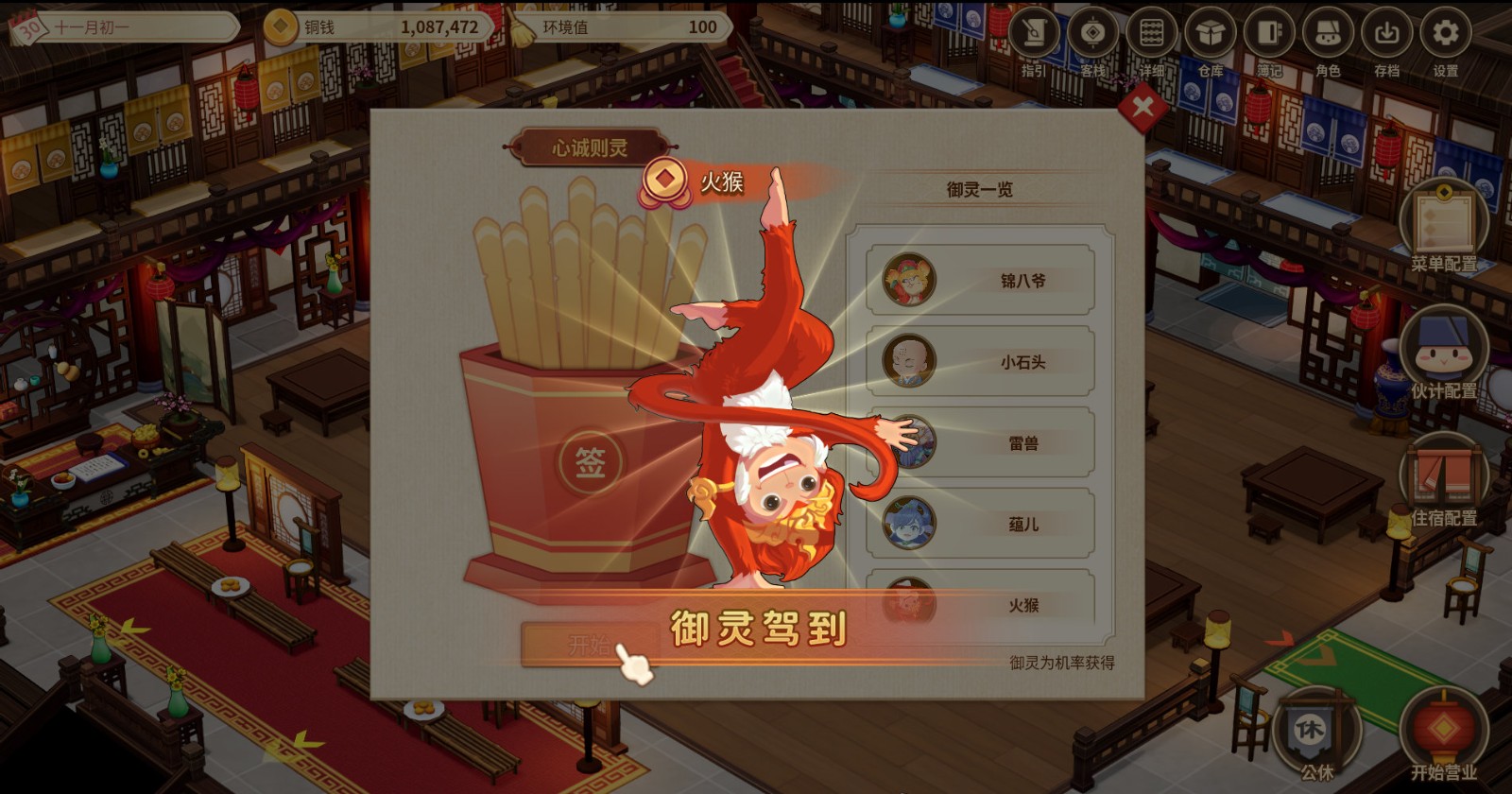
Task: Select 小石头 in 御灵一览
Action: point(983,362)
